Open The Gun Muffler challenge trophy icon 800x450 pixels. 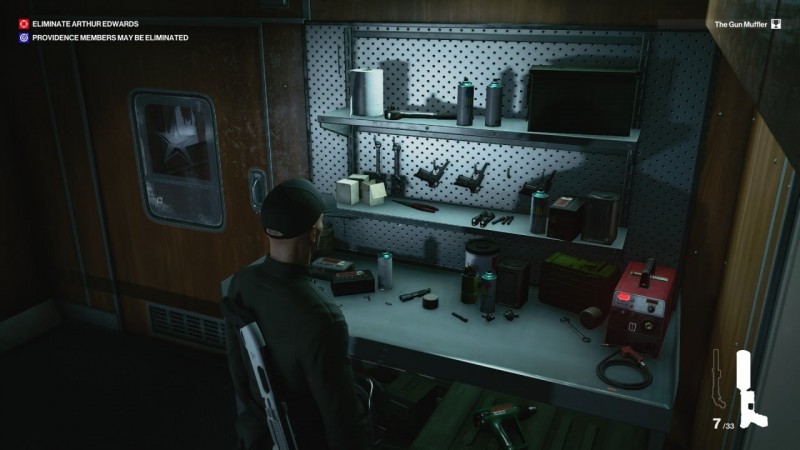tap(776, 23)
